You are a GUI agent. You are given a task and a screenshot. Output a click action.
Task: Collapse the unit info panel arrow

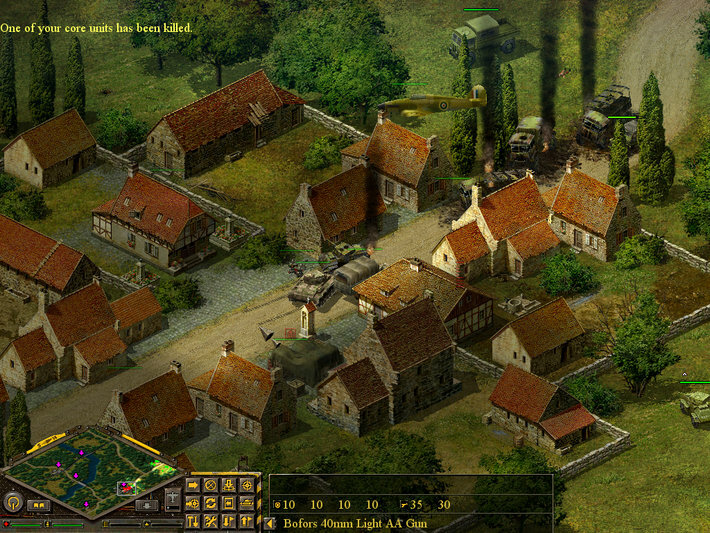270,522
